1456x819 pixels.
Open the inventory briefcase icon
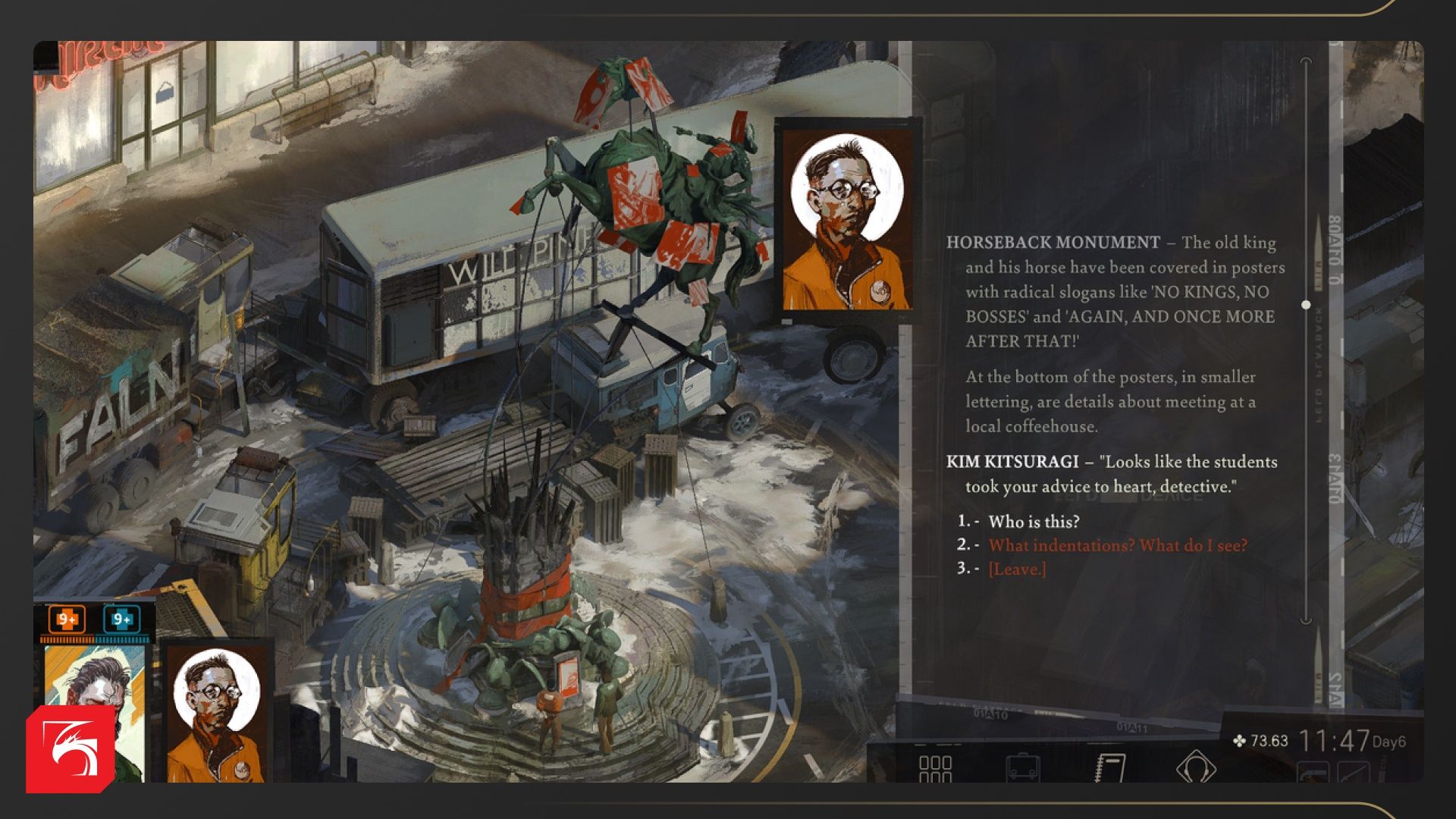point(1022,767)
